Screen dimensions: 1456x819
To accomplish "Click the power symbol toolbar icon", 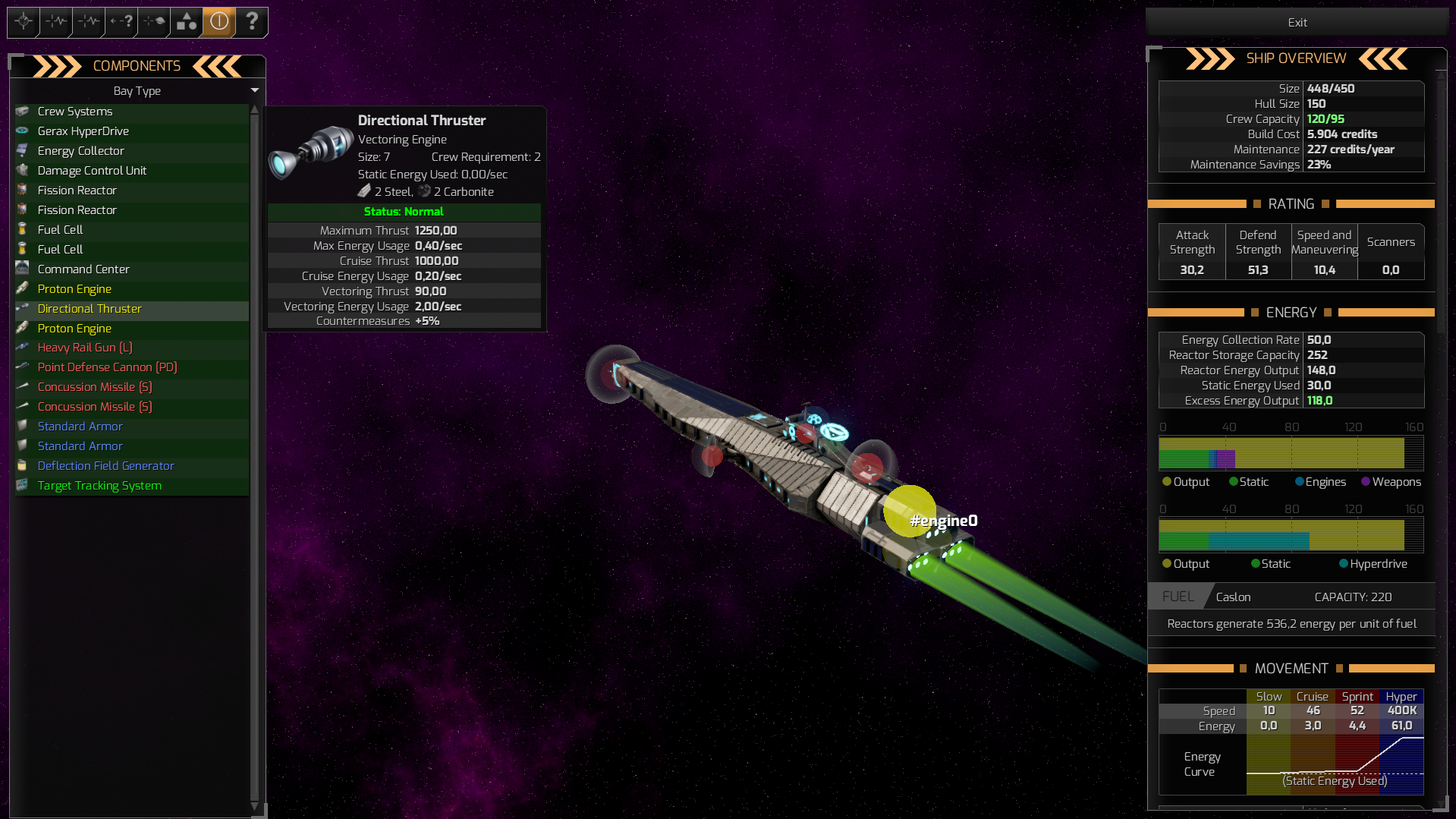I will coord(219,22).
